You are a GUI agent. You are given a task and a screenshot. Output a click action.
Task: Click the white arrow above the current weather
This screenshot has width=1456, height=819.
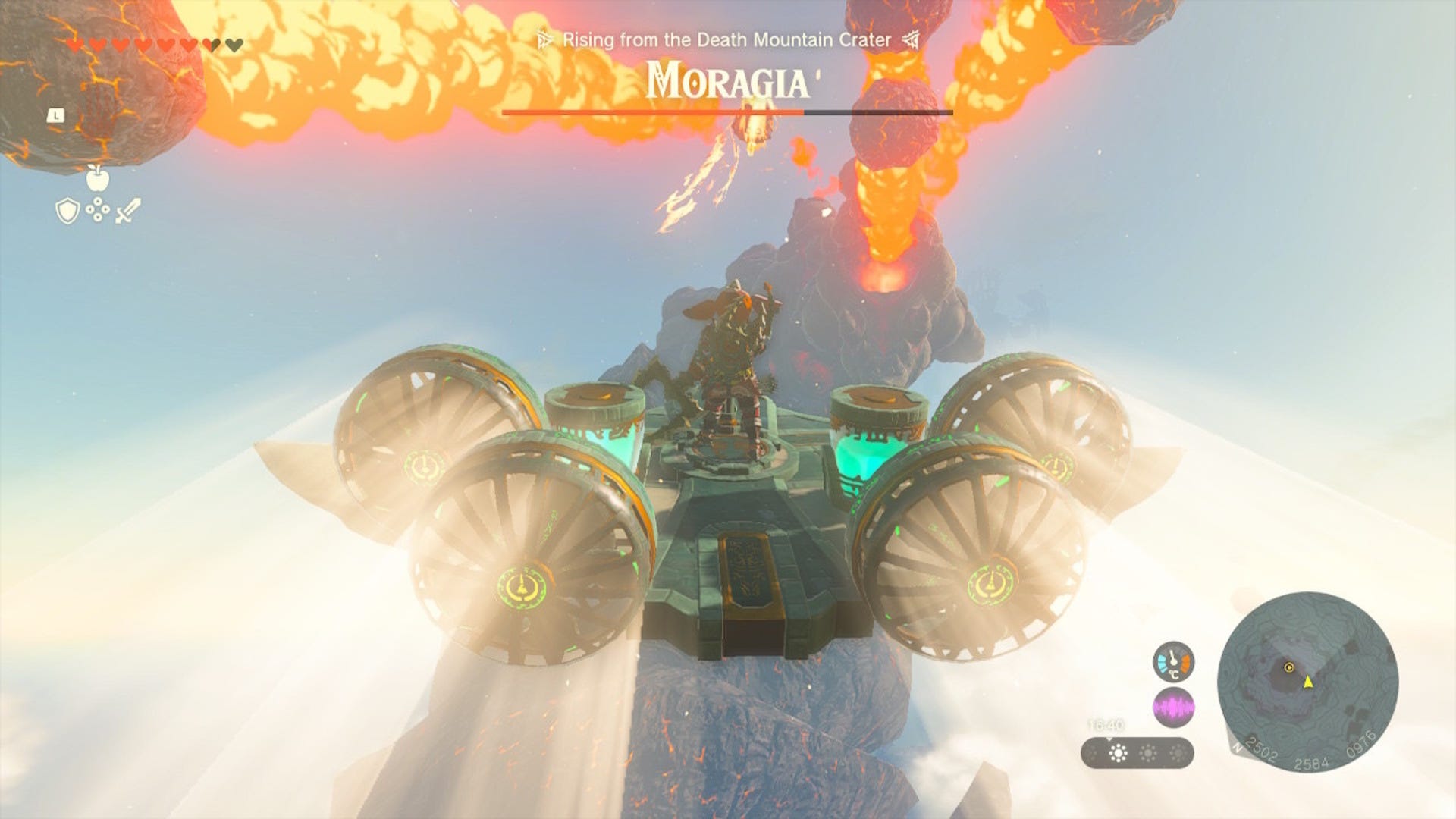(1110, 739)
